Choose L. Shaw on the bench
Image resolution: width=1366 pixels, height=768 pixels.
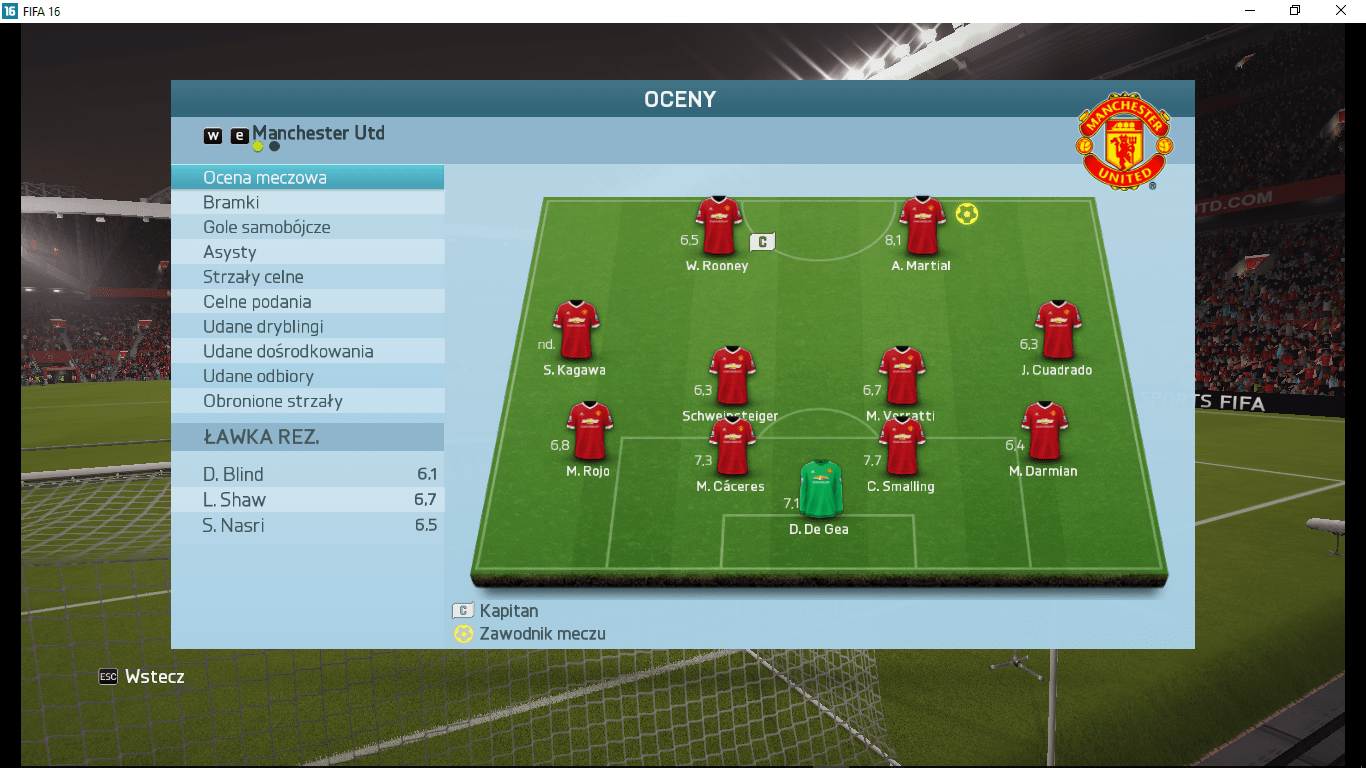(x=307, y=500)
